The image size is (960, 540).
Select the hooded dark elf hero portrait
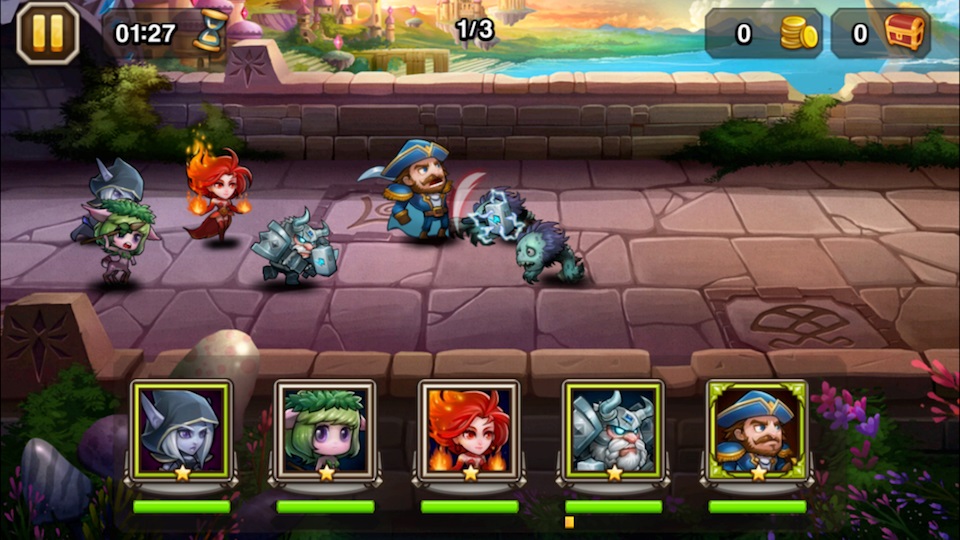[x=181, y=430]
